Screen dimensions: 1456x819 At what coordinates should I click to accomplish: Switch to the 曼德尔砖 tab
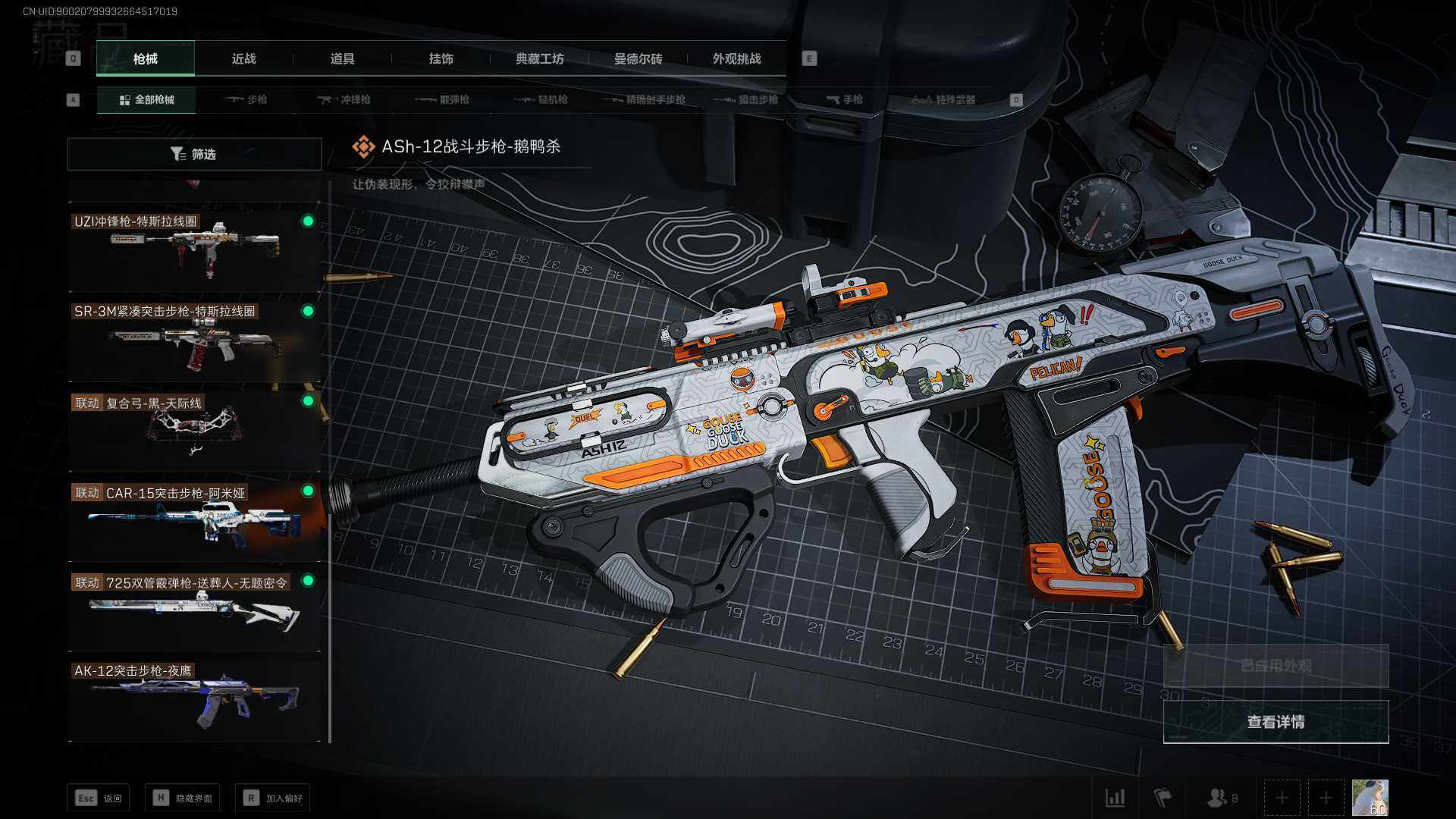pos(638,58)
